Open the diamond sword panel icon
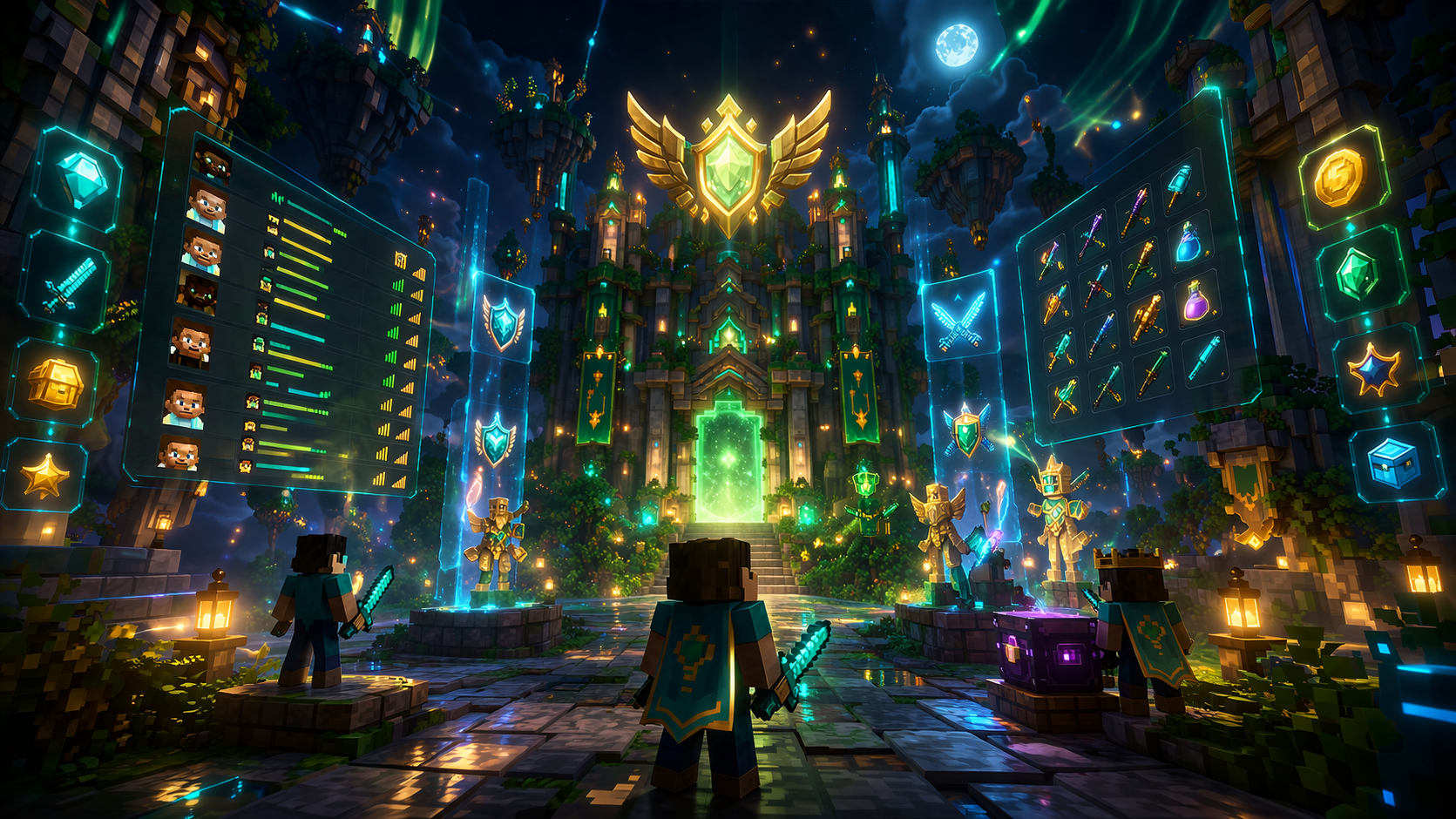Screen dimensions: 1456x819 pos(68,283)
